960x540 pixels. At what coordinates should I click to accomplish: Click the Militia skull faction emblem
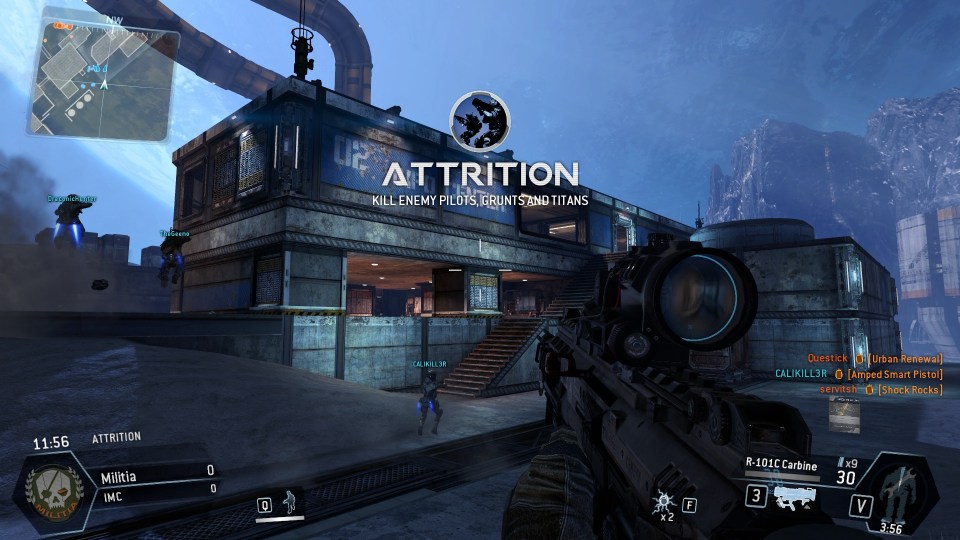46,490
